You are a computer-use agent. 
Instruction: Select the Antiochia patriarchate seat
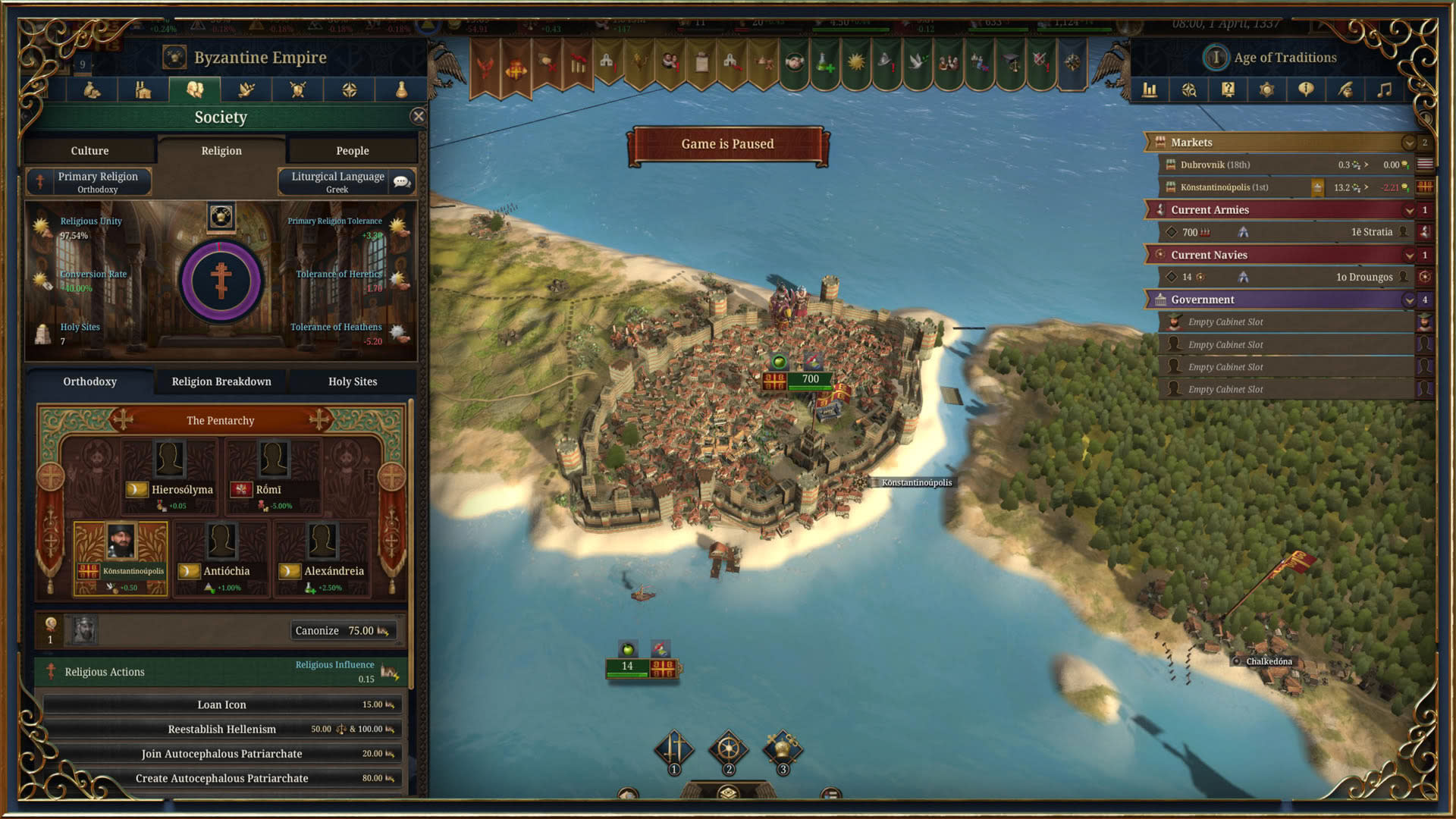[x=221, y=559]
